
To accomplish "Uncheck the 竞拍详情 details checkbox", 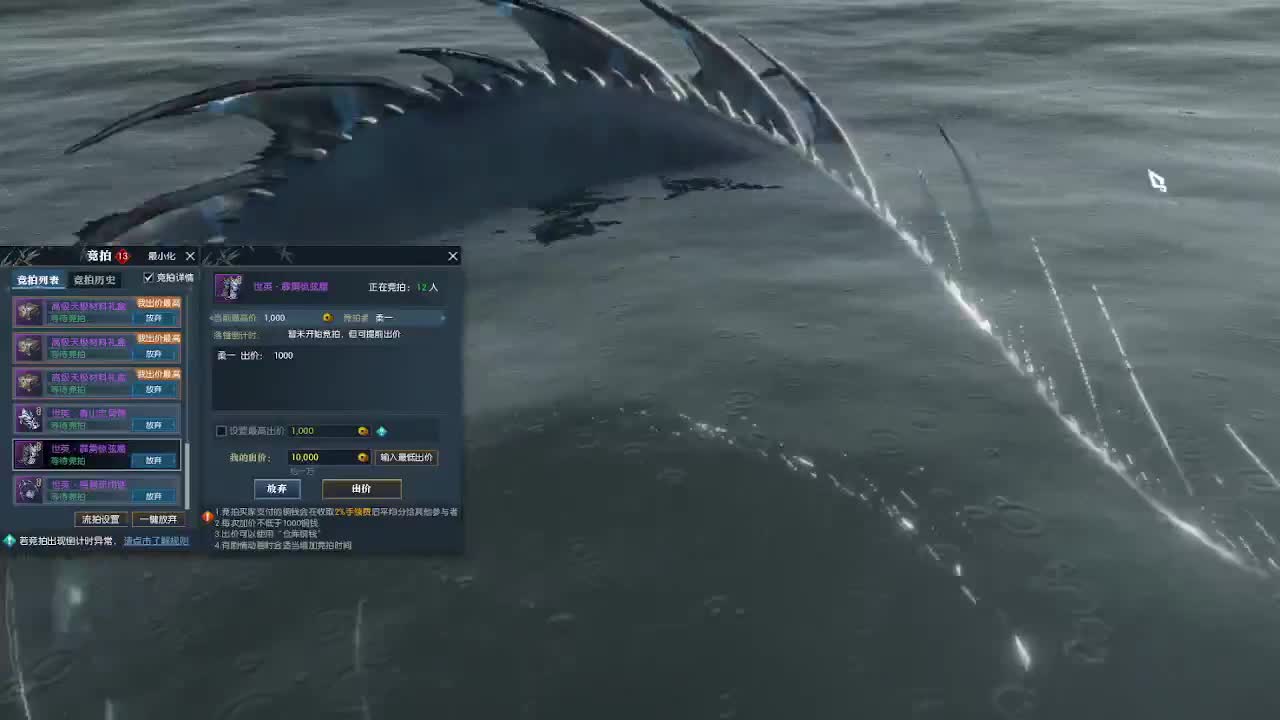I will 150,278.
